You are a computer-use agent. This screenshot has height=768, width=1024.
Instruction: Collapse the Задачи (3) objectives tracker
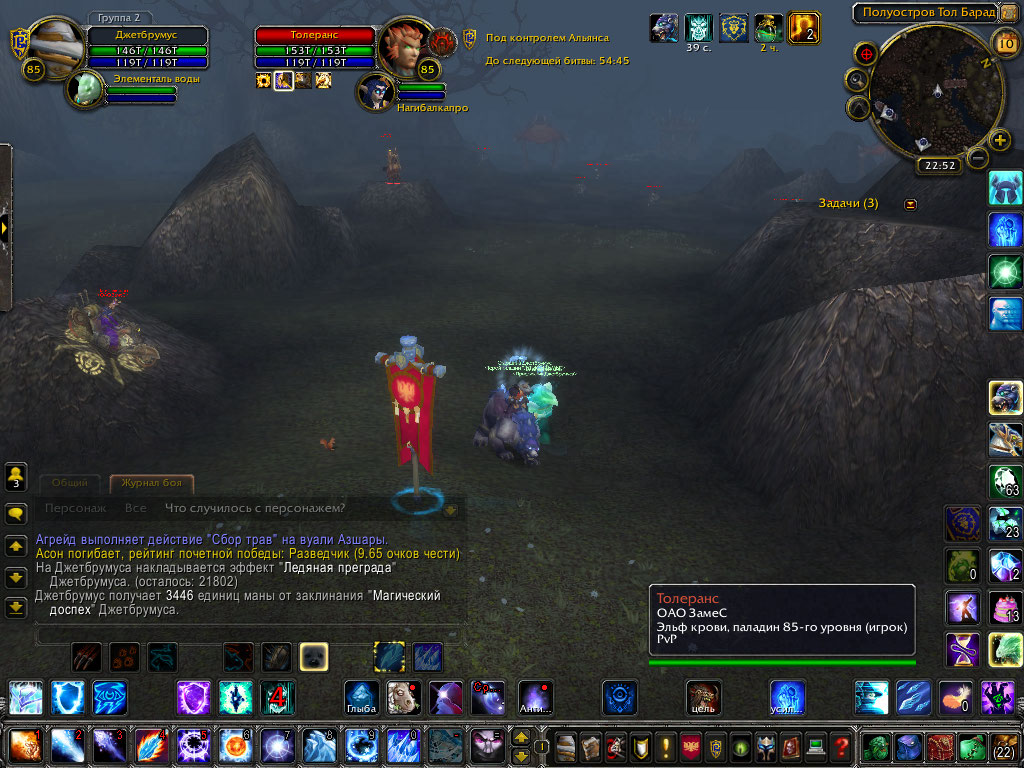click(910, 204)
